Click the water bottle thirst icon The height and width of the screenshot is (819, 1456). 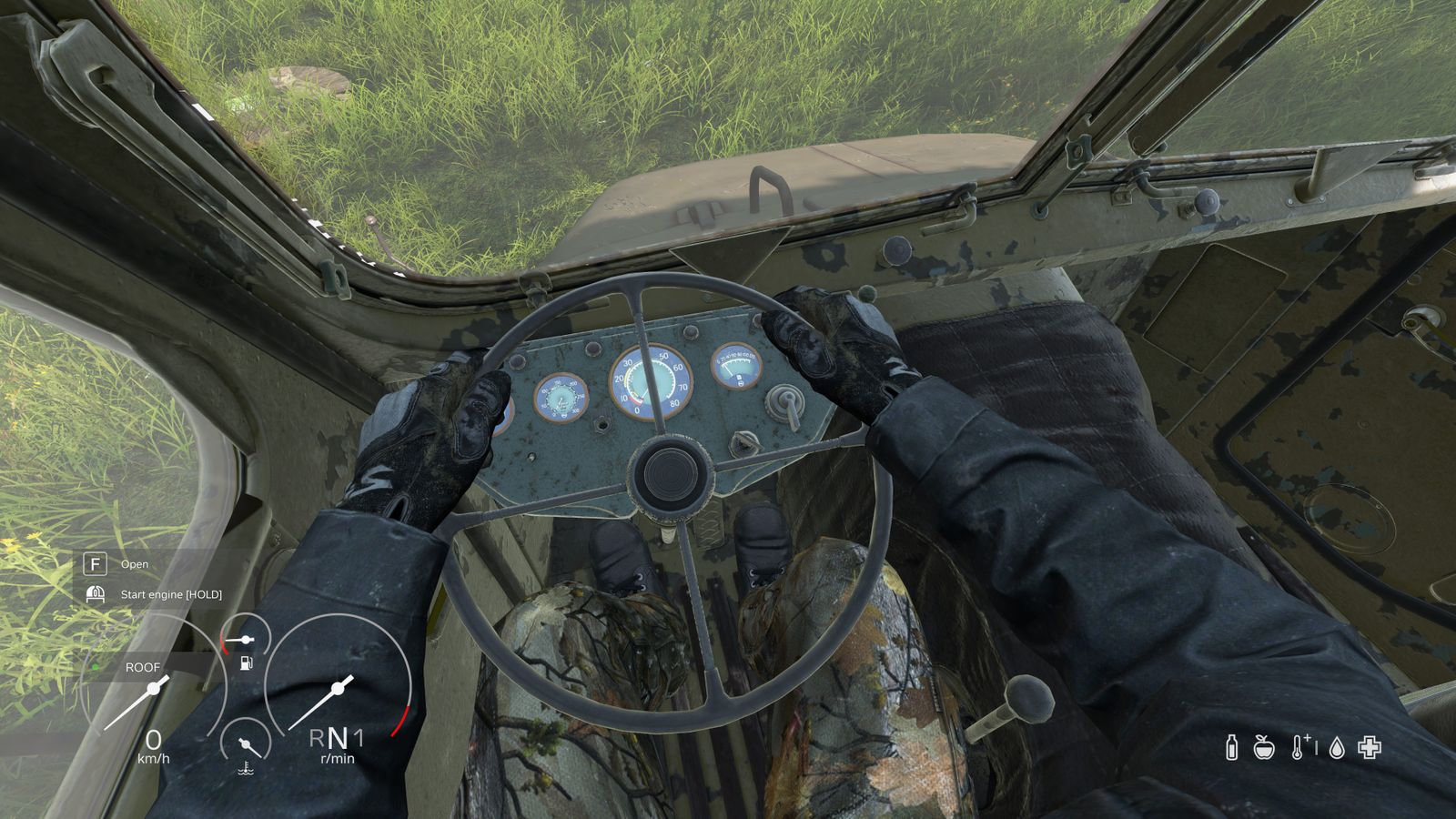pos(1231,748)
